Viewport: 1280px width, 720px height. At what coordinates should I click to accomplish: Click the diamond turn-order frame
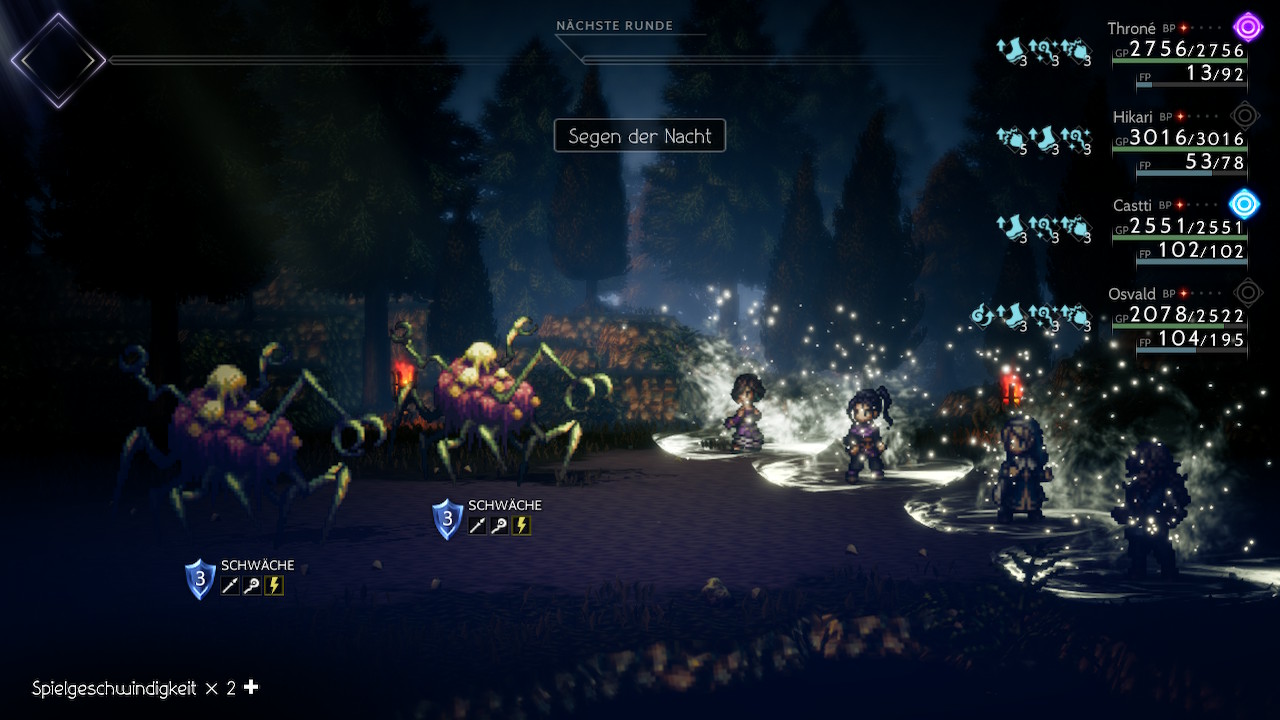click(x=58, y=60)
